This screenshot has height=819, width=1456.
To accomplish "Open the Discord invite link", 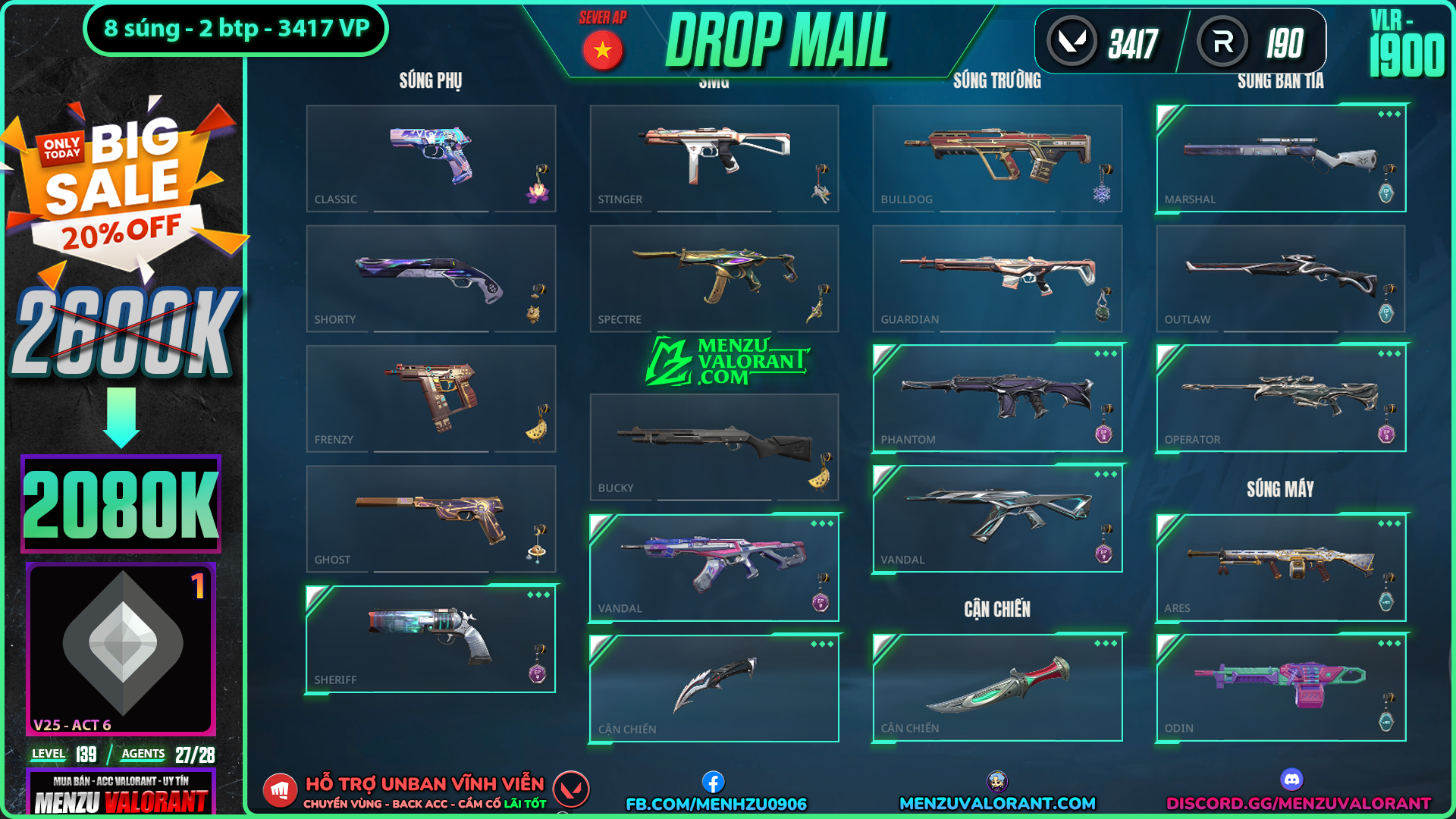I will click(1298, 803).
